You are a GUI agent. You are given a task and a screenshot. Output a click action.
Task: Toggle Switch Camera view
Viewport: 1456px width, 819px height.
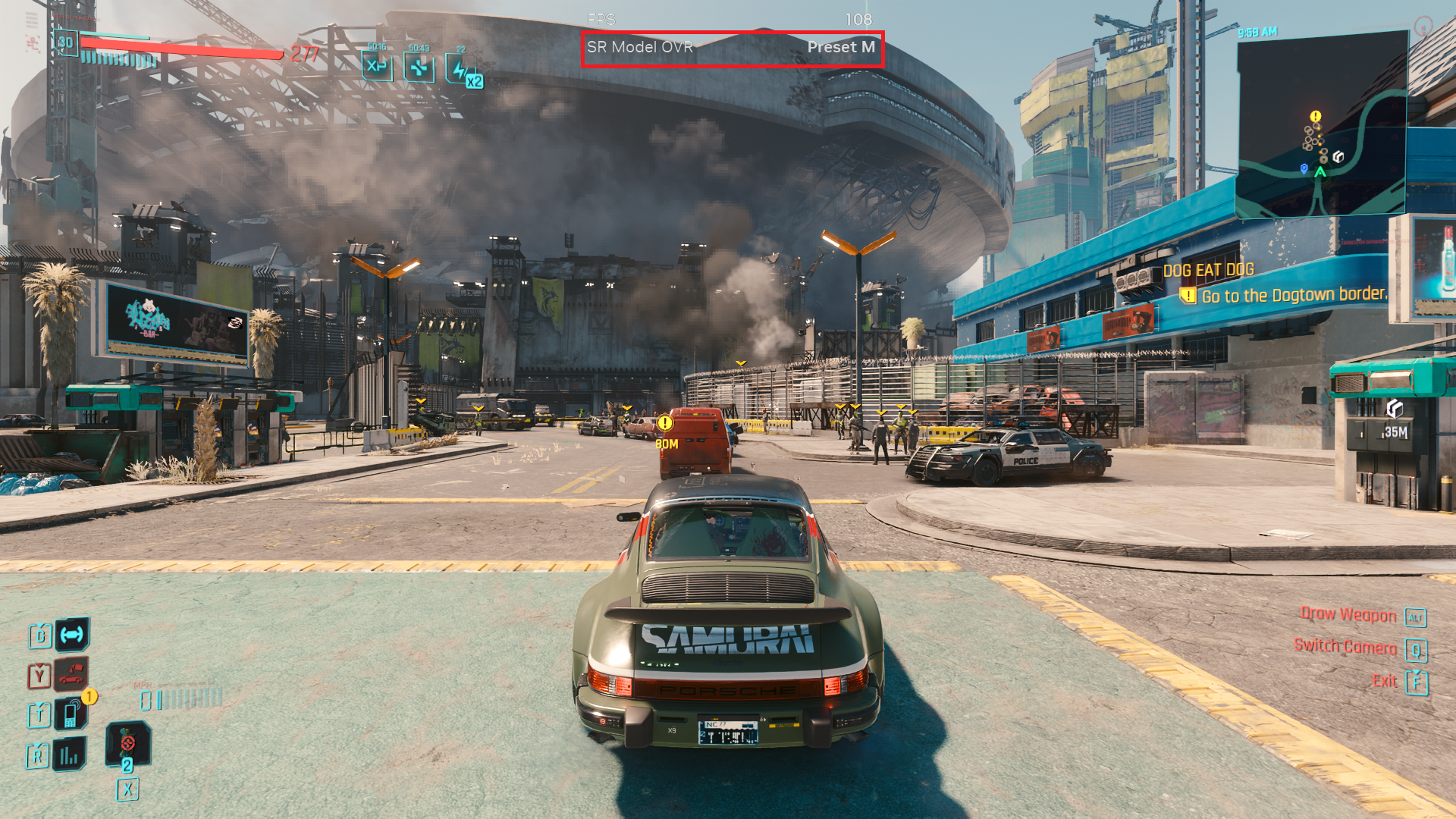[1346, 648]
